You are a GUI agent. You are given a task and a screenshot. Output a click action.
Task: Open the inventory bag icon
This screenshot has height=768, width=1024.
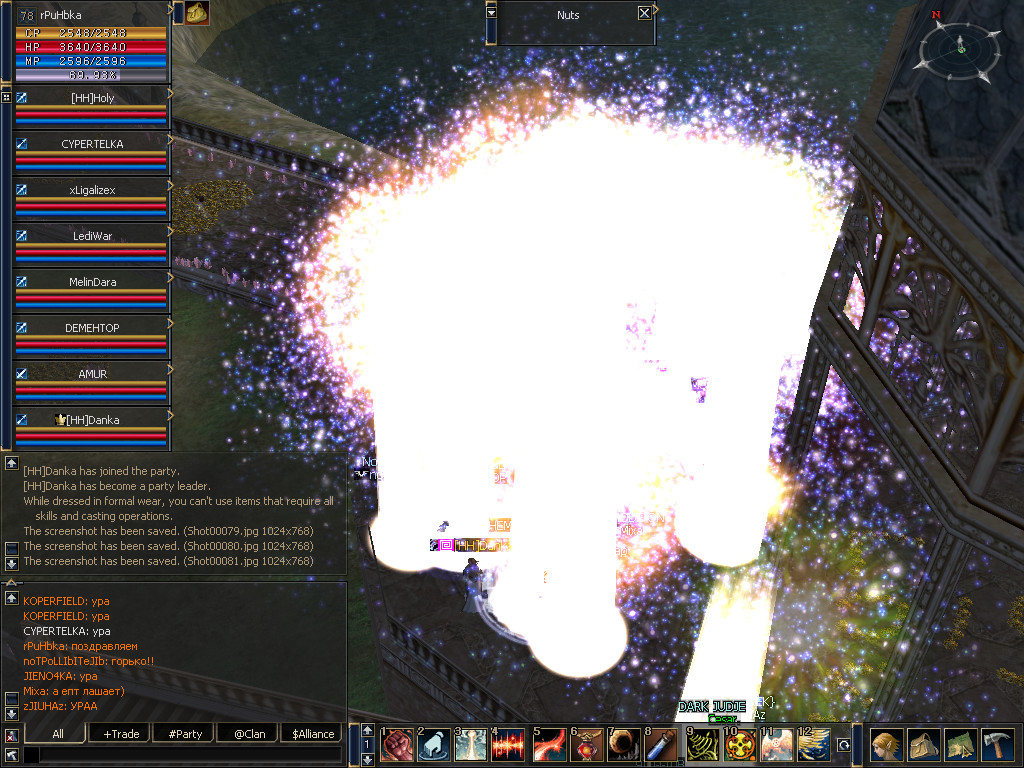tap(923, 746)
